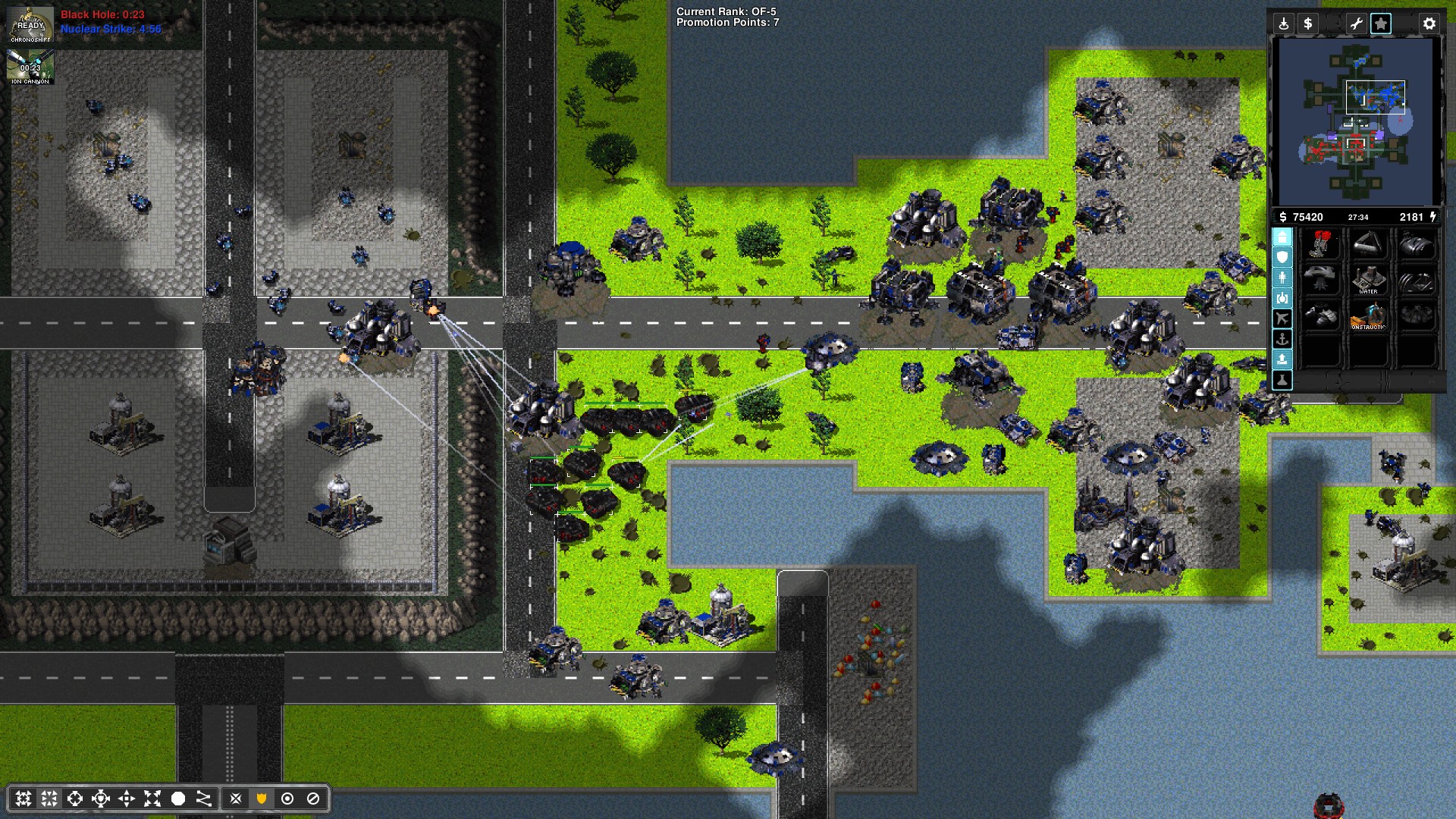Open the defense production tab with shield icon

1282,258
